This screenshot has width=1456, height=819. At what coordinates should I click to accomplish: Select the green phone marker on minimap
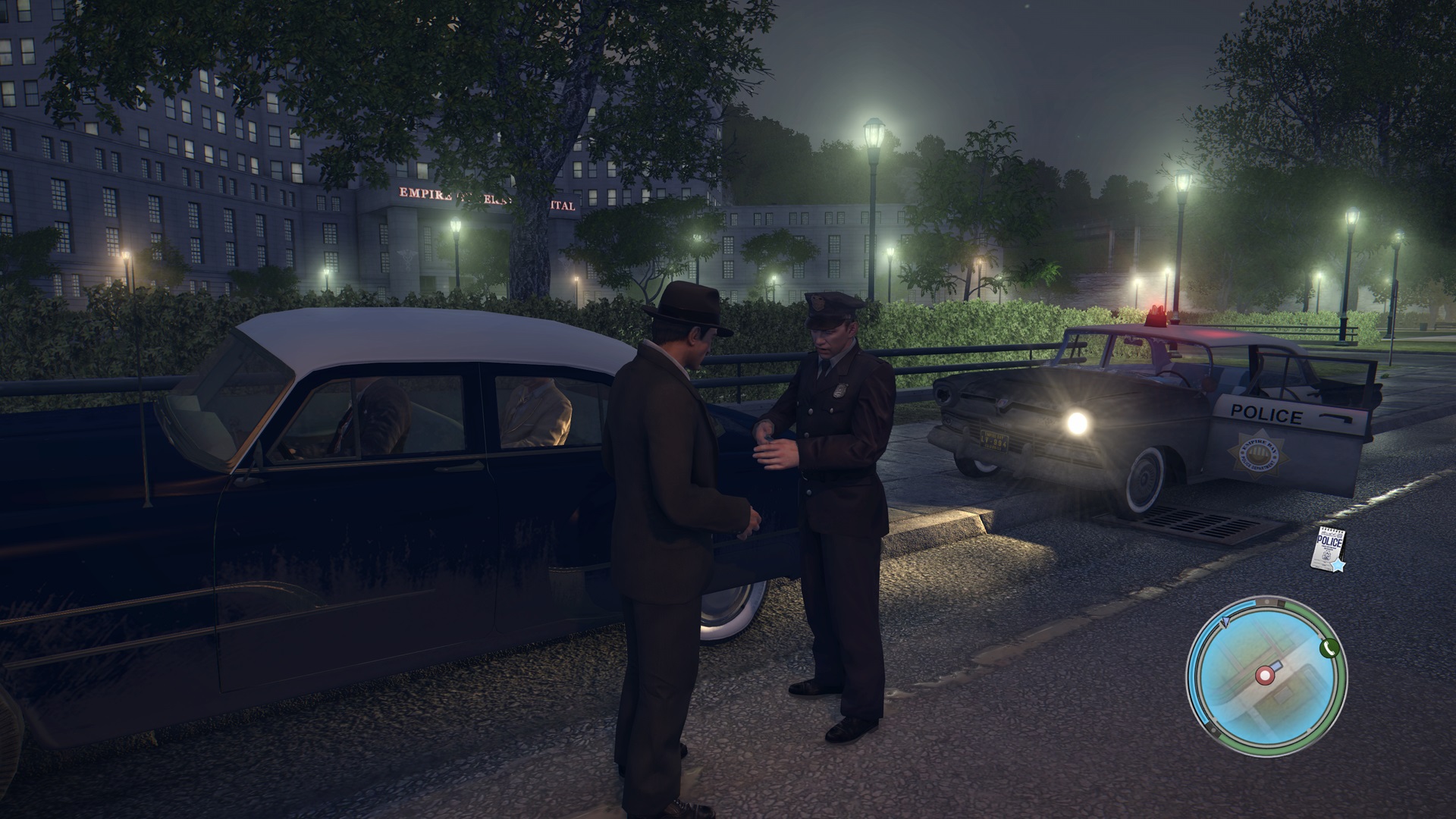click(x=1327, y=648)
